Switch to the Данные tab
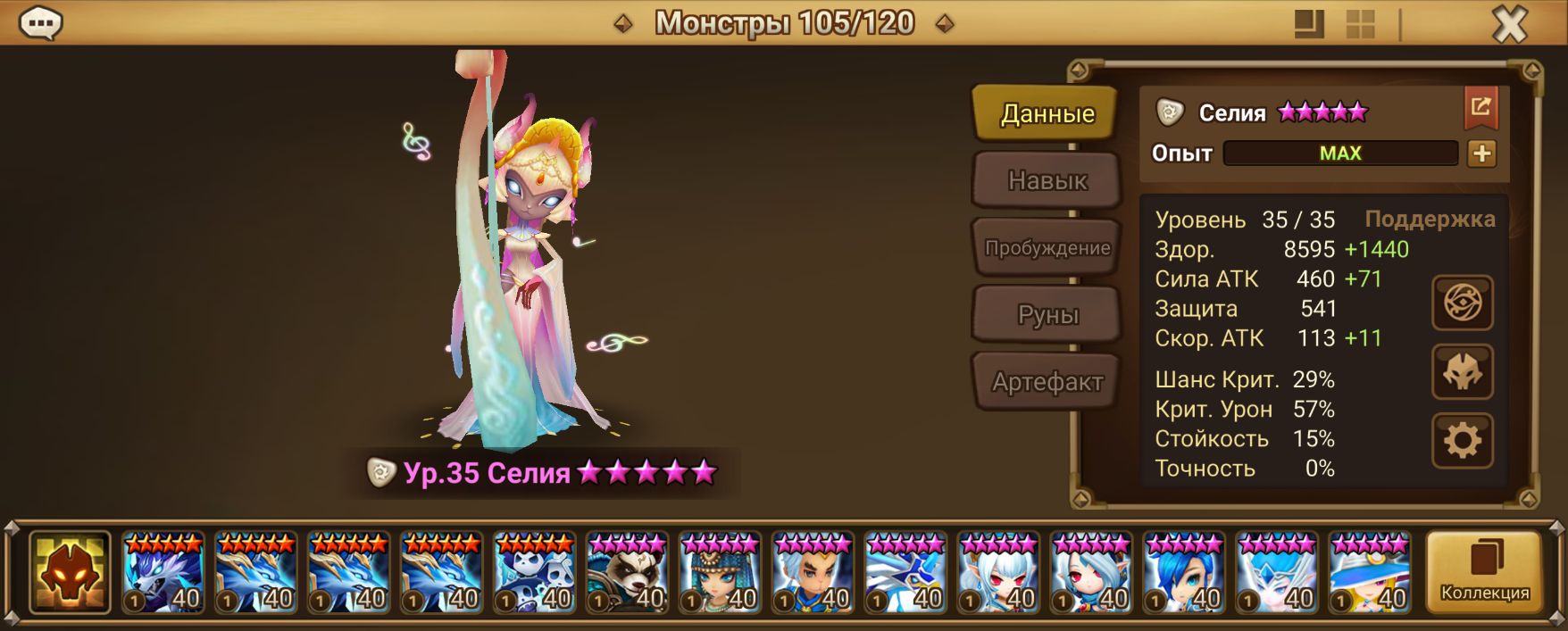Viewport: 1568px width, 631px height. pos(1047,113)
